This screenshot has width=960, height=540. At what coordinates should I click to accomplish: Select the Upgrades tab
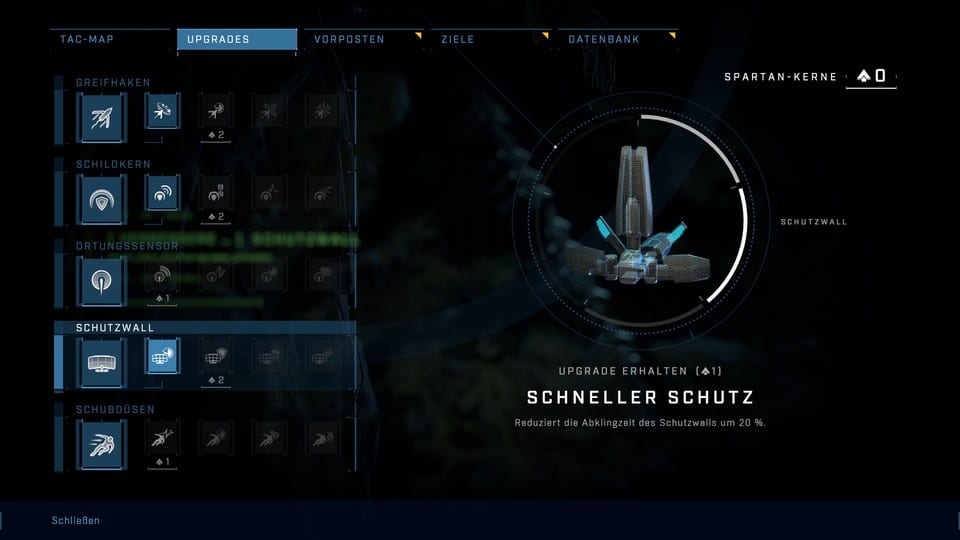[x=237, y=40]
